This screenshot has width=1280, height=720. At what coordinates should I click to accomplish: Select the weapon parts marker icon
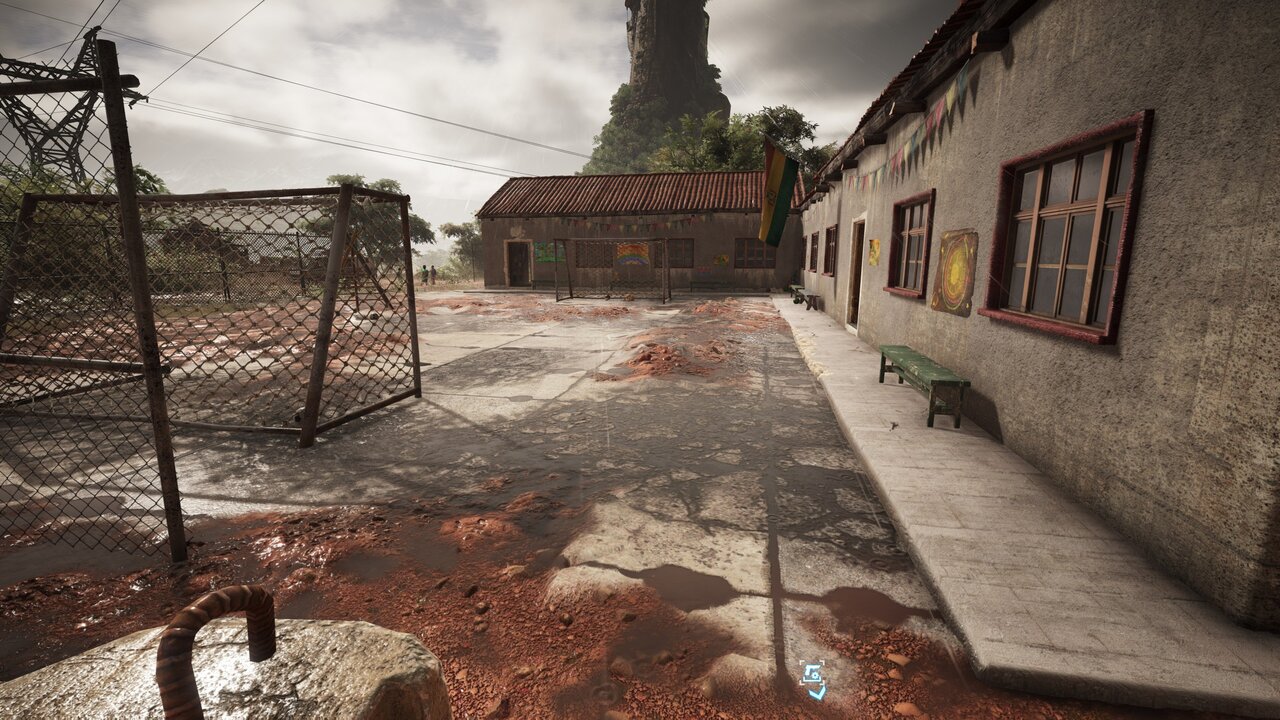coord(813,679)
